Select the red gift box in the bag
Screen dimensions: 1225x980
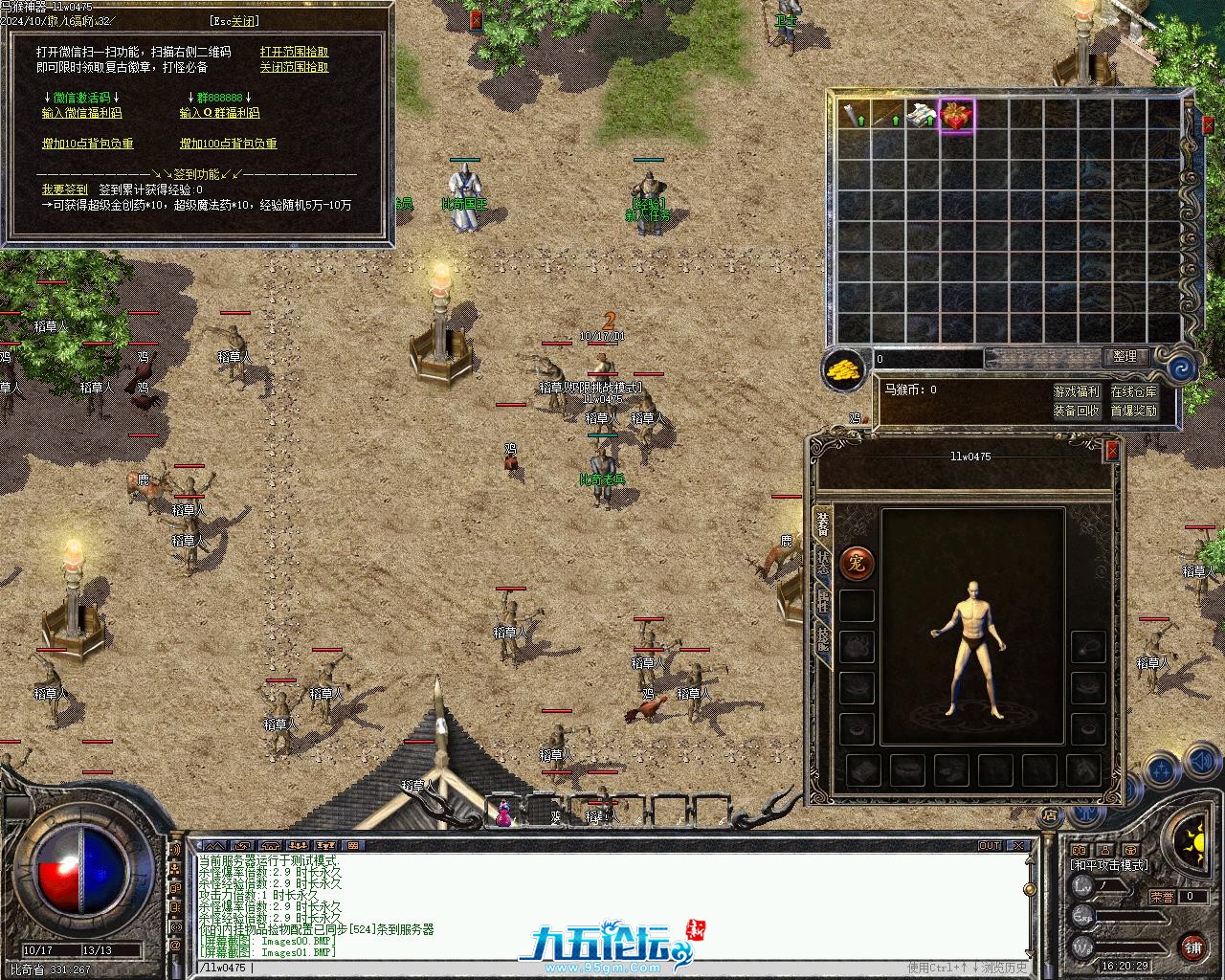pyautogui.click(x=956, y=116)
